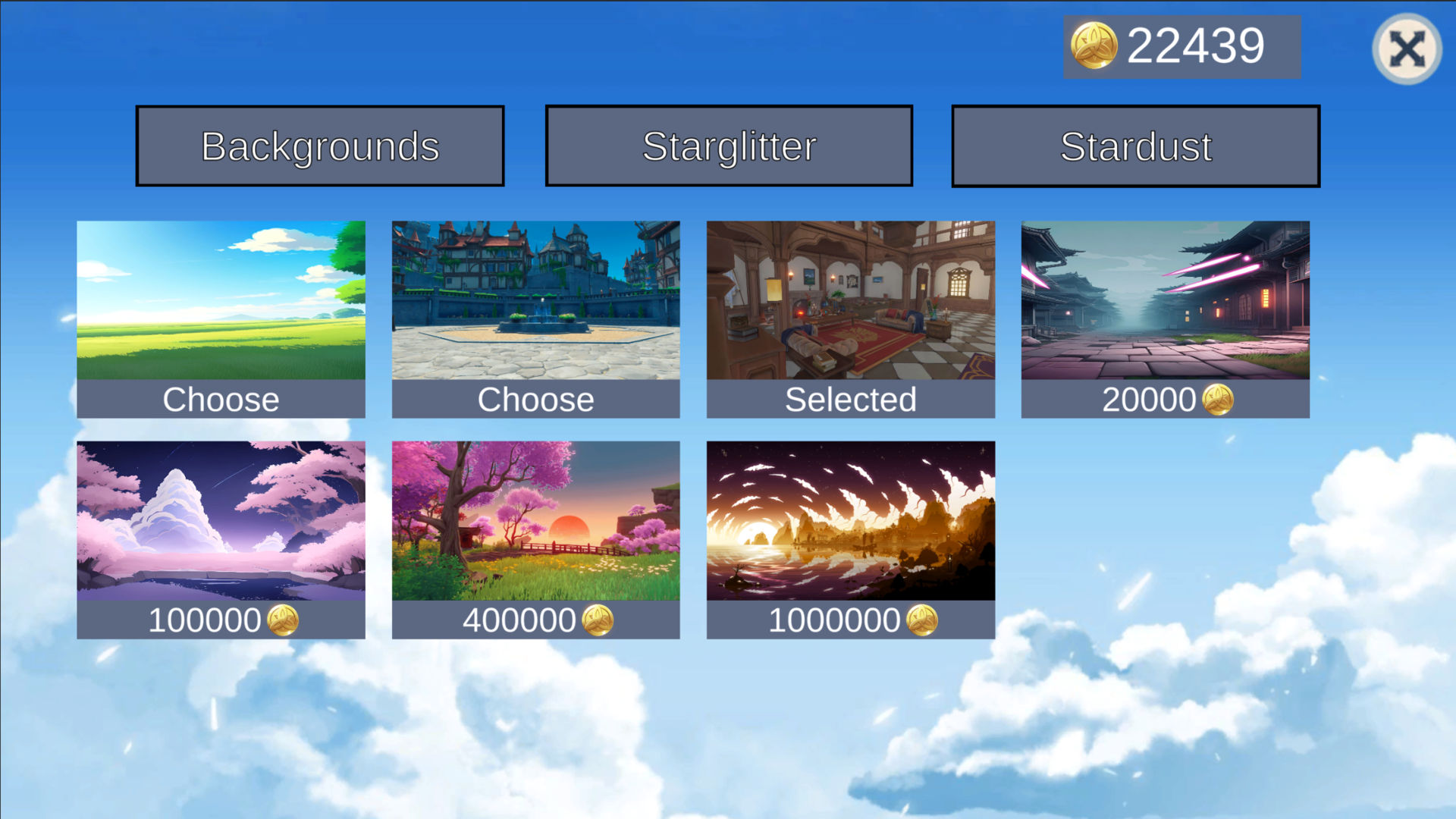1456x819 pixels.
Task: Click the mansion interior thumbnail
Action: 850,300
